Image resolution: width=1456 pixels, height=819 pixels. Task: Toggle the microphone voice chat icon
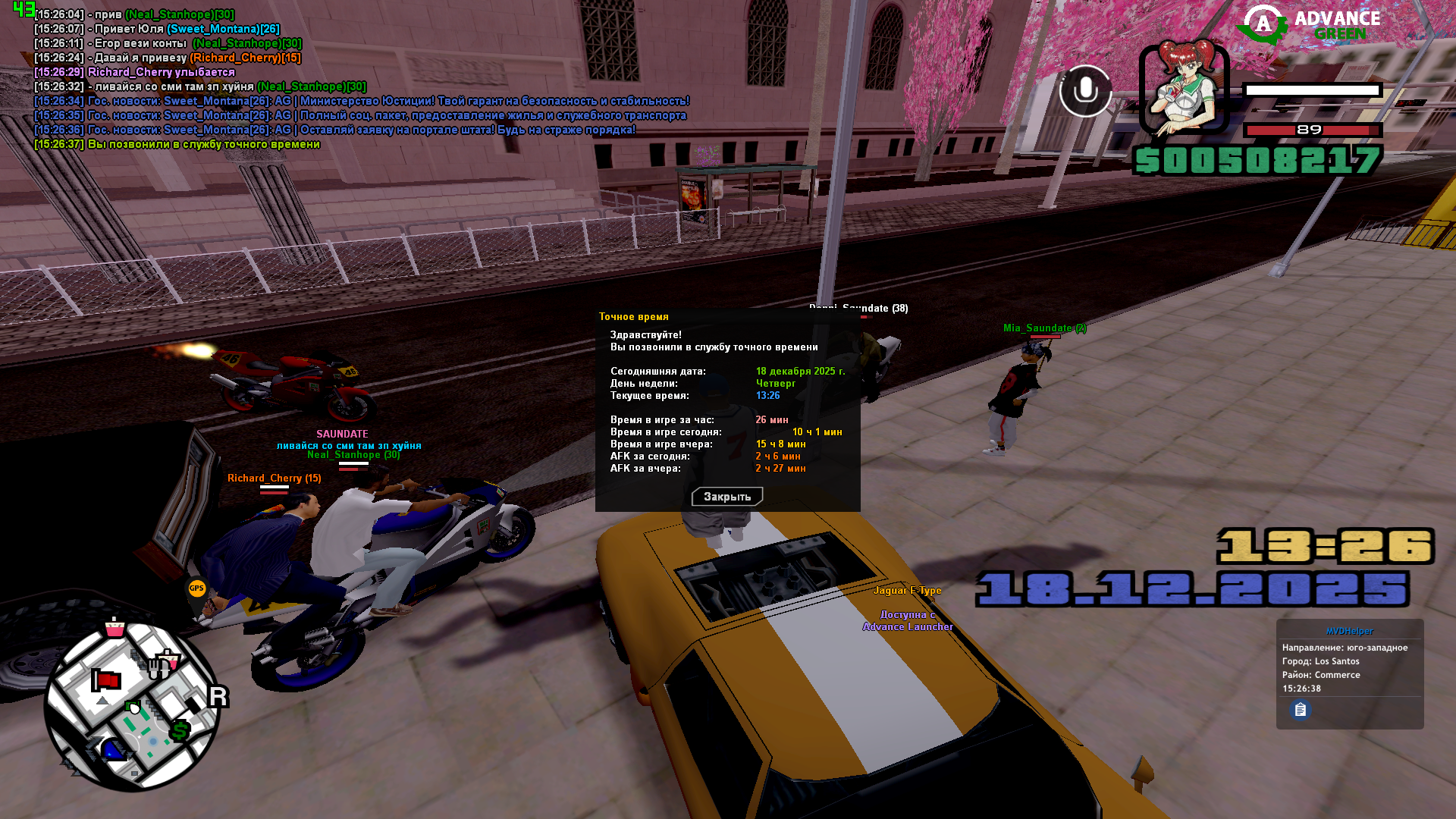pyautogui.click(x=1085, y=91)
